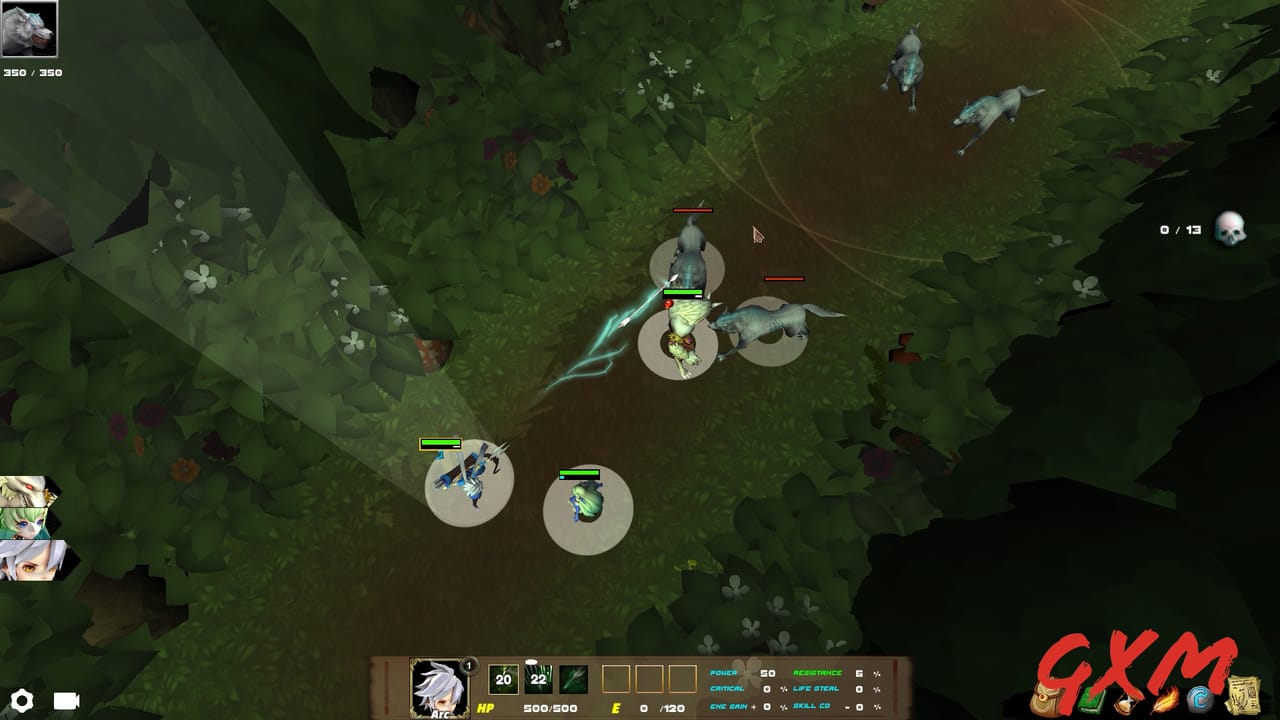Image resolution: width=1280 pixels, height=720 pixels.
Task: Select the flaming feather icon
Action: 1164,702
